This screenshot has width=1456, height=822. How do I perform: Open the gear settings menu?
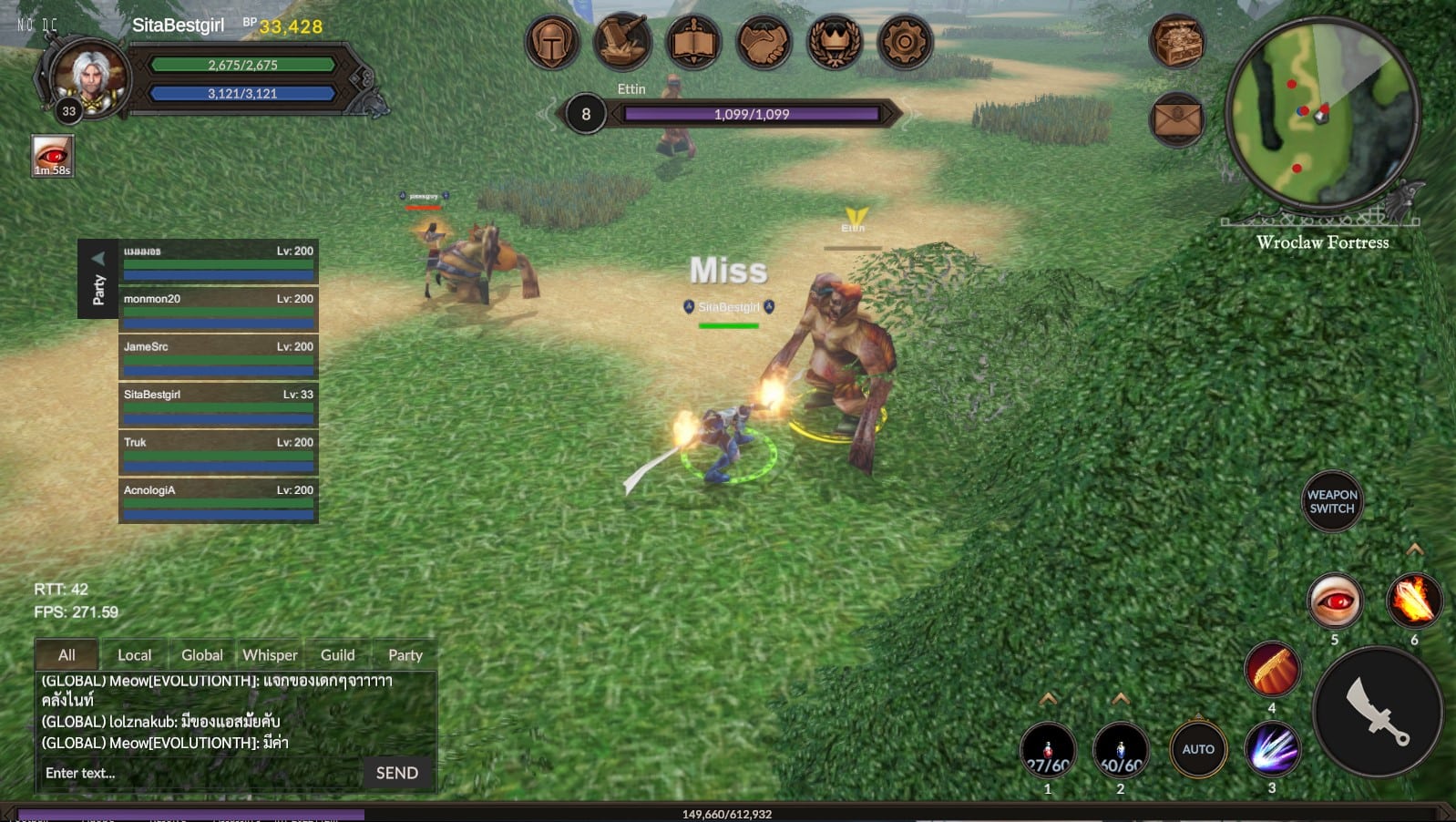(905, 42)
